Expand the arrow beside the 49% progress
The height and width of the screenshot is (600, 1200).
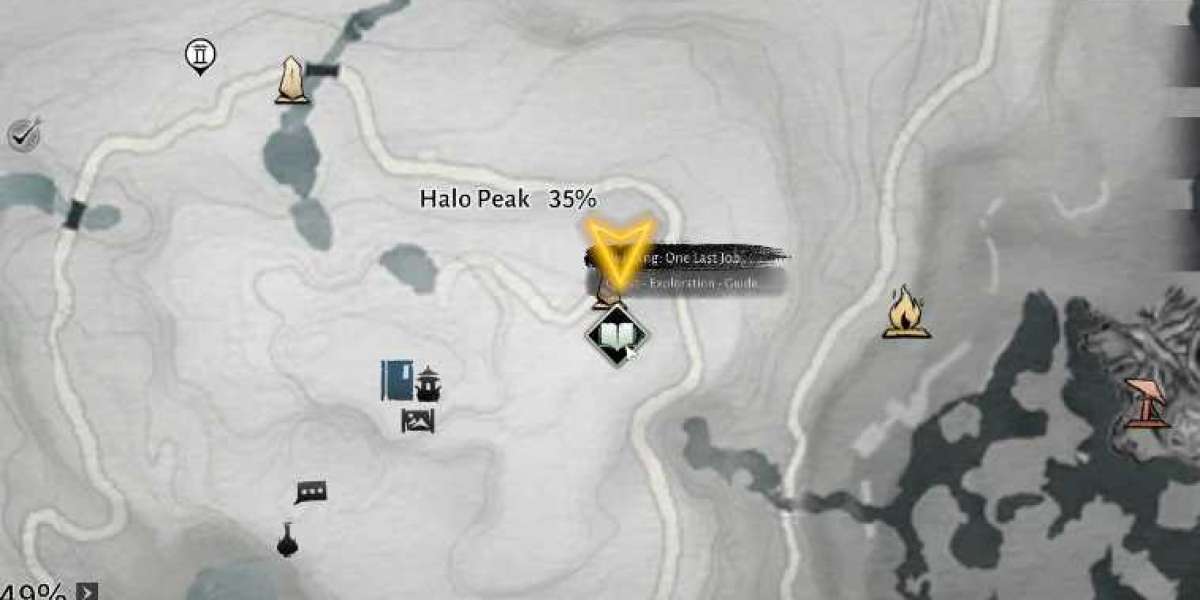(x=89, y=592)
